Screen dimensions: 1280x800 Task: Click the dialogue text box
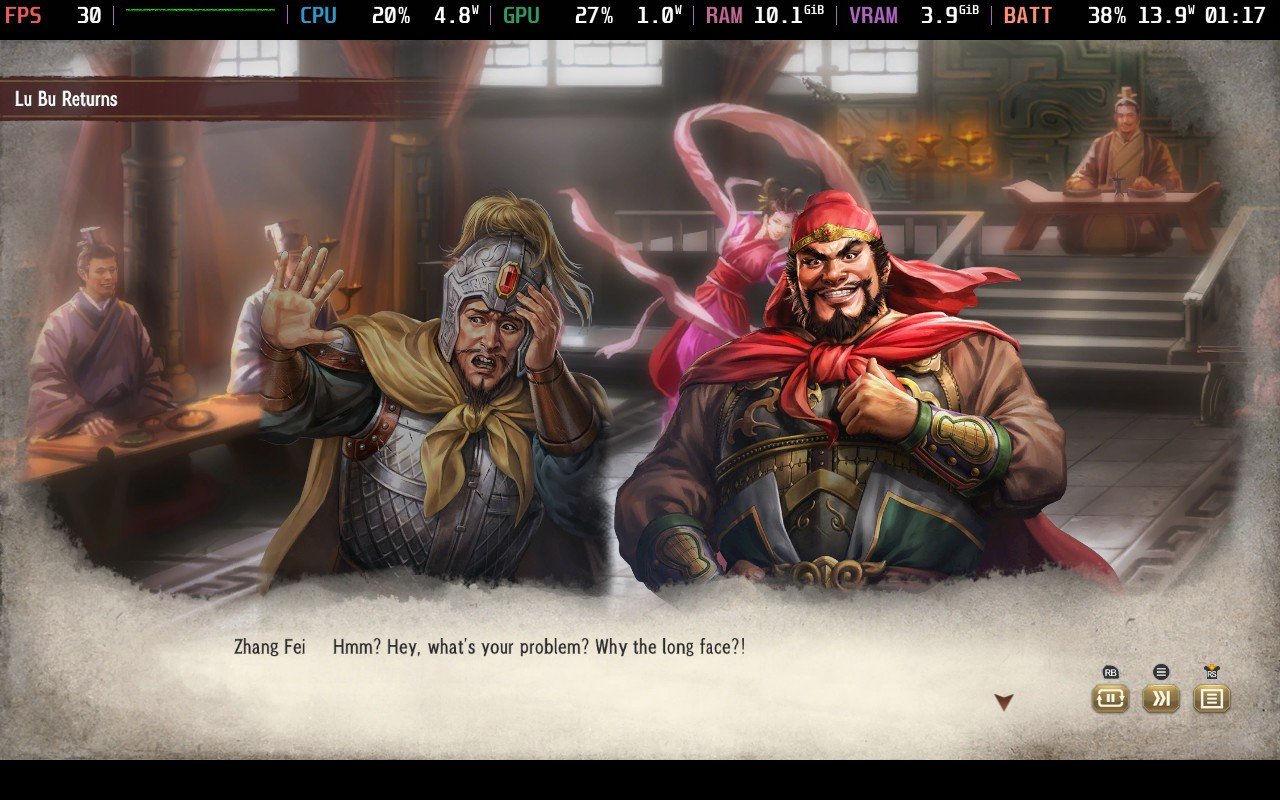tap(540, 647)
